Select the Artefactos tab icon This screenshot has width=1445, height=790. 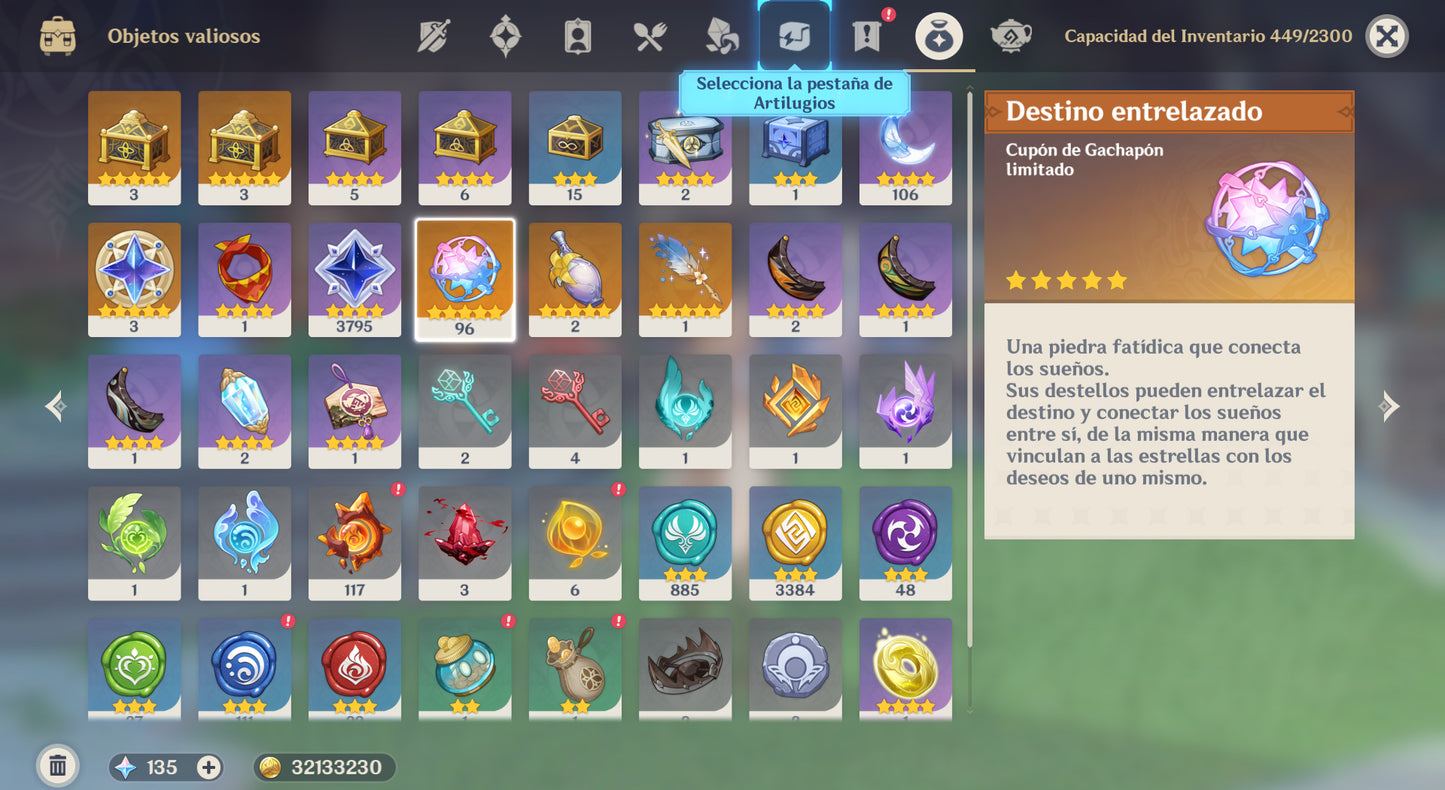coord(505,35)
